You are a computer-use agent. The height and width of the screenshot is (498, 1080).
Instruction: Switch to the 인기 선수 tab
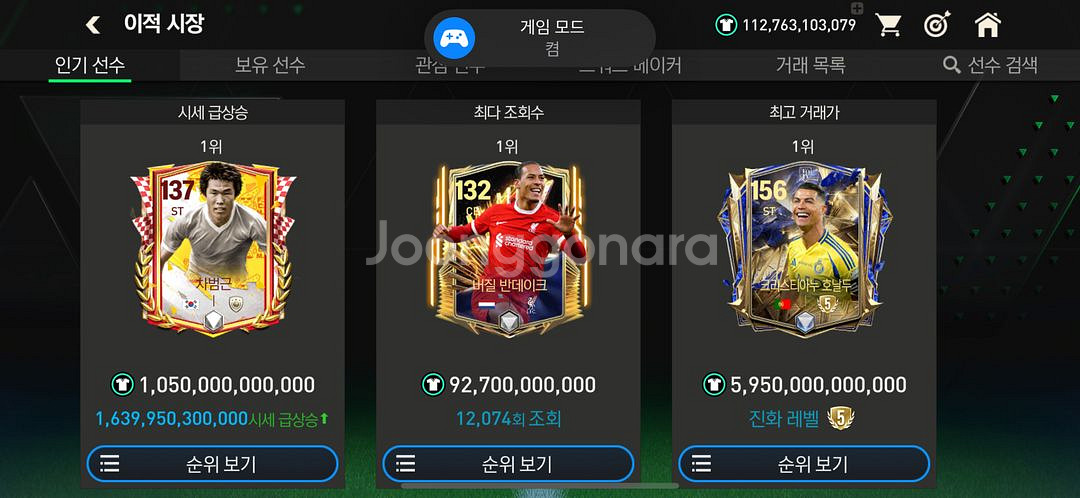[90, 65]
